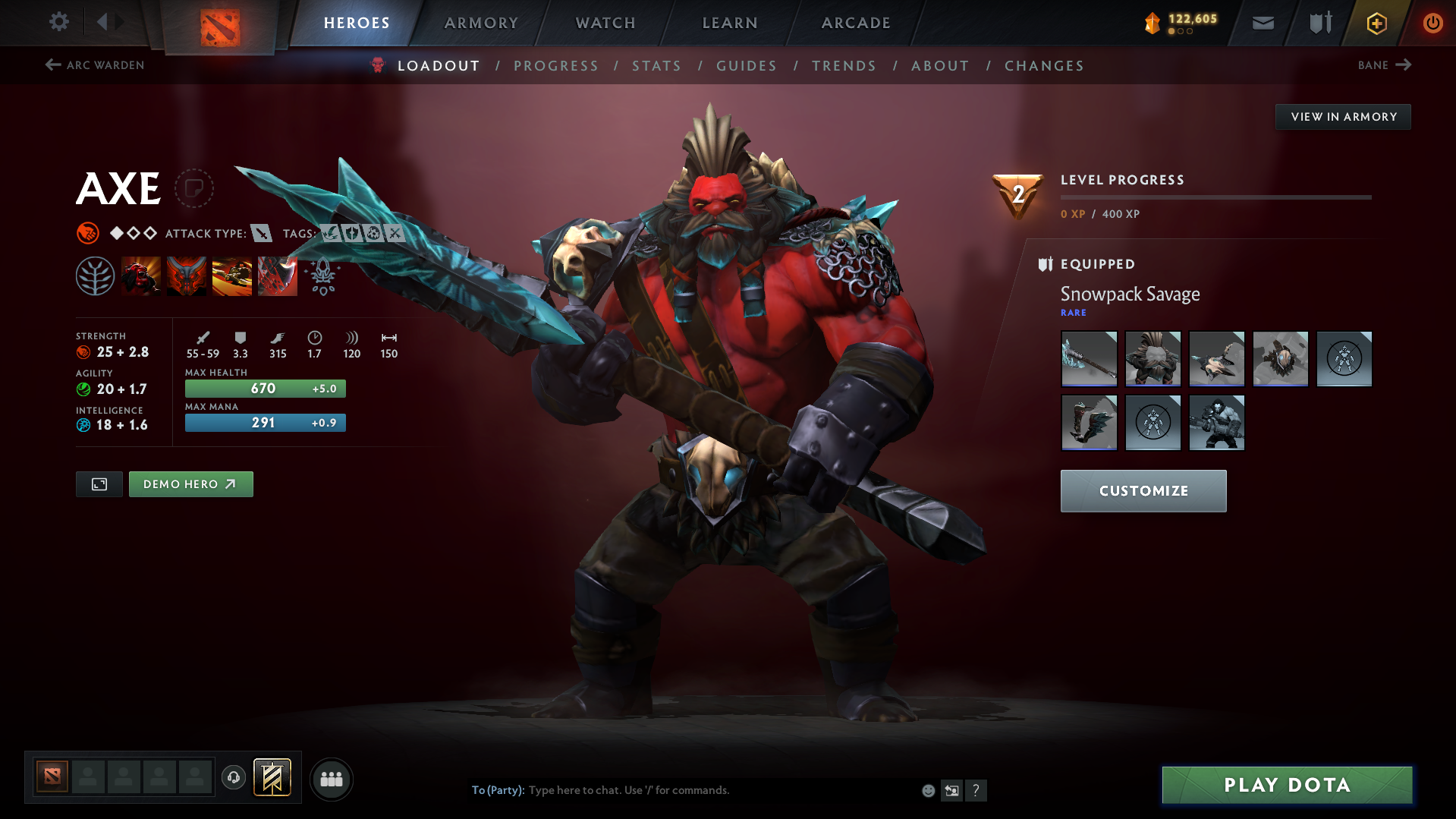Open the friends list icon bottom right

(331, 779)
